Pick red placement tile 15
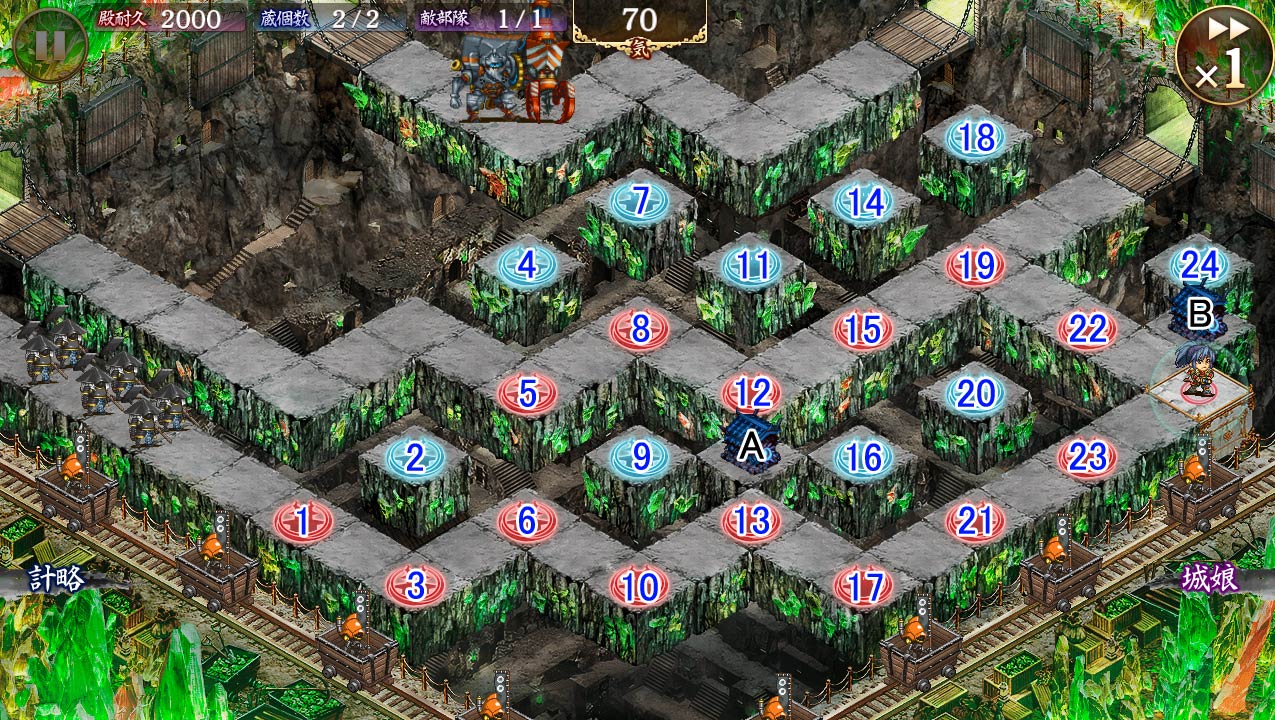 [862, 329]
